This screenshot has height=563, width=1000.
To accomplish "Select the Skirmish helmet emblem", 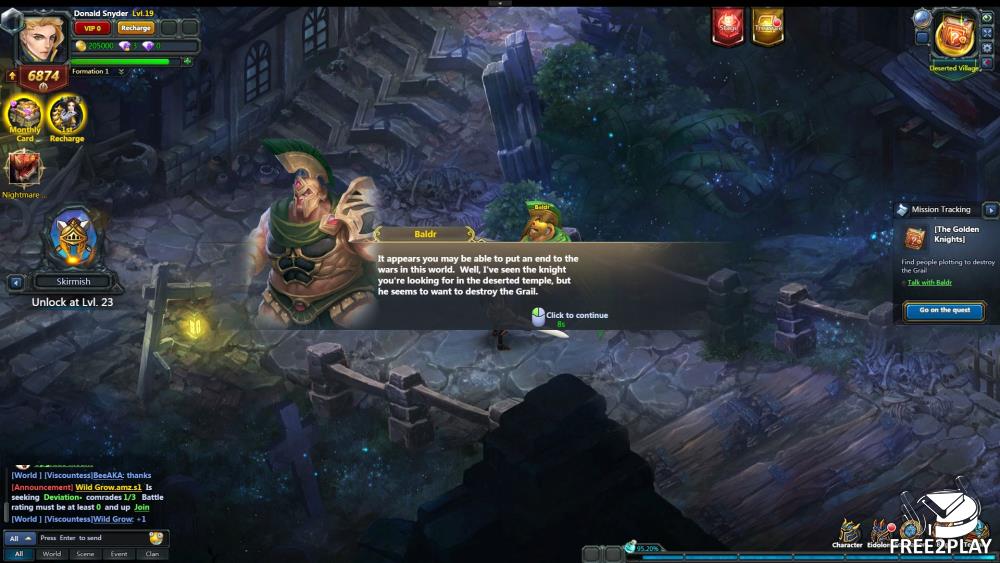I will click(72, 238).
